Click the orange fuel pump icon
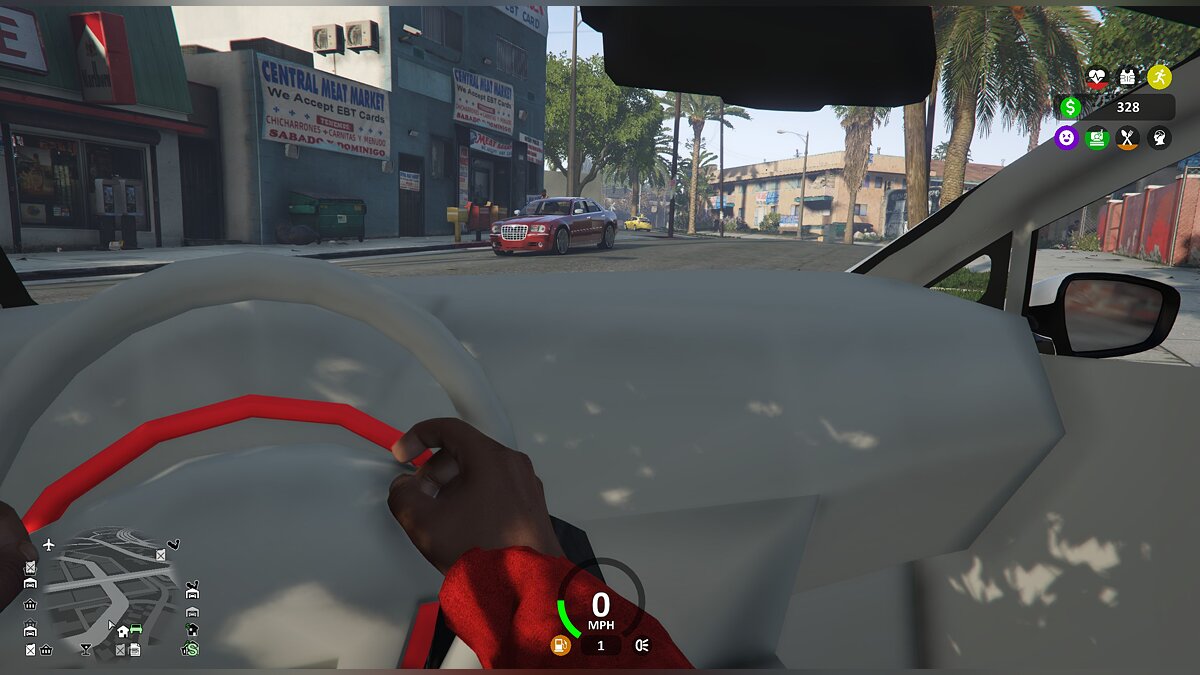This screenshot has width=1200, height=675. click(560, 645)
